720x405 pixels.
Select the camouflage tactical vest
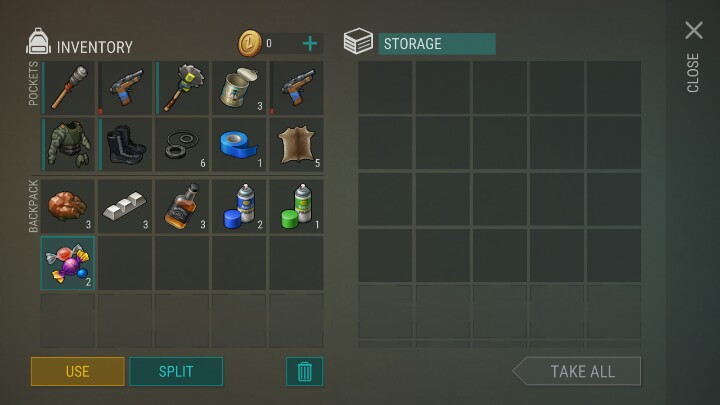pyautogui.click(x=68, y=145)
